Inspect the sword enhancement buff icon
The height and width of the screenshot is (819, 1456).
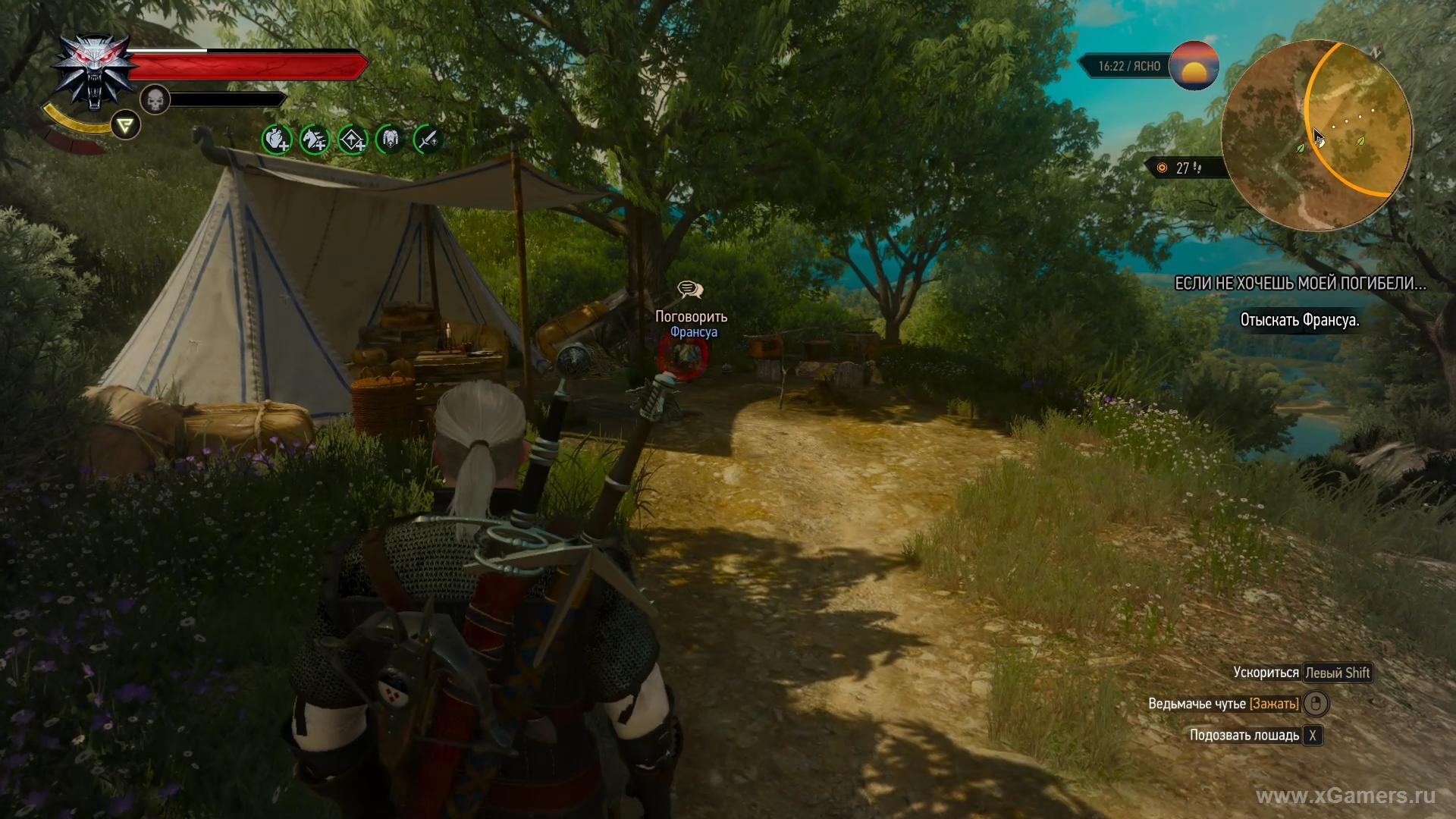click(428, 139)
